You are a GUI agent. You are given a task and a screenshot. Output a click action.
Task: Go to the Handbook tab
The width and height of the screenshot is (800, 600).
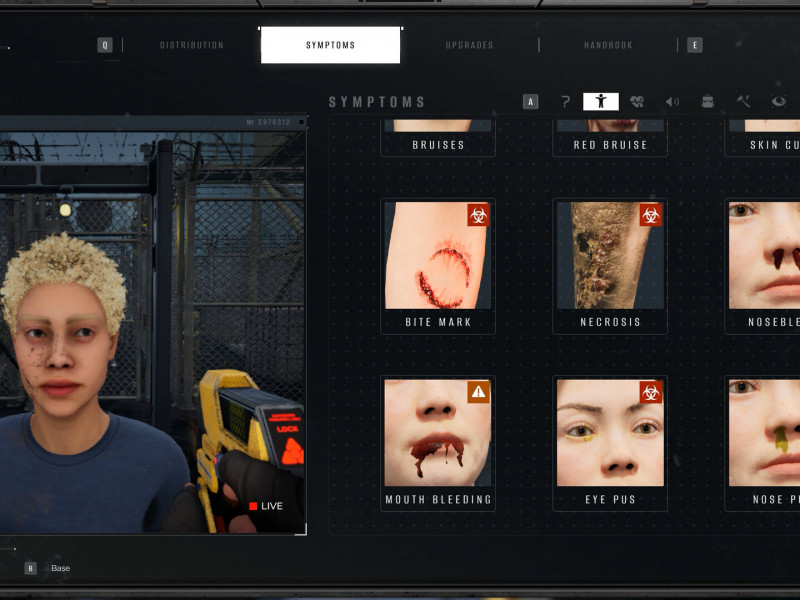pos(609,45)
